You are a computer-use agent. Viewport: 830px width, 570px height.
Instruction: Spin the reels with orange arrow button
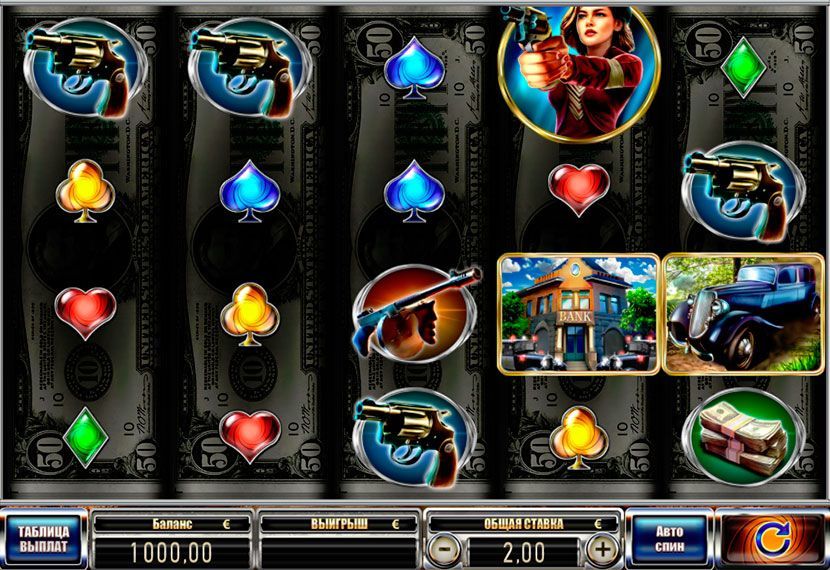(x=770, y=538)
